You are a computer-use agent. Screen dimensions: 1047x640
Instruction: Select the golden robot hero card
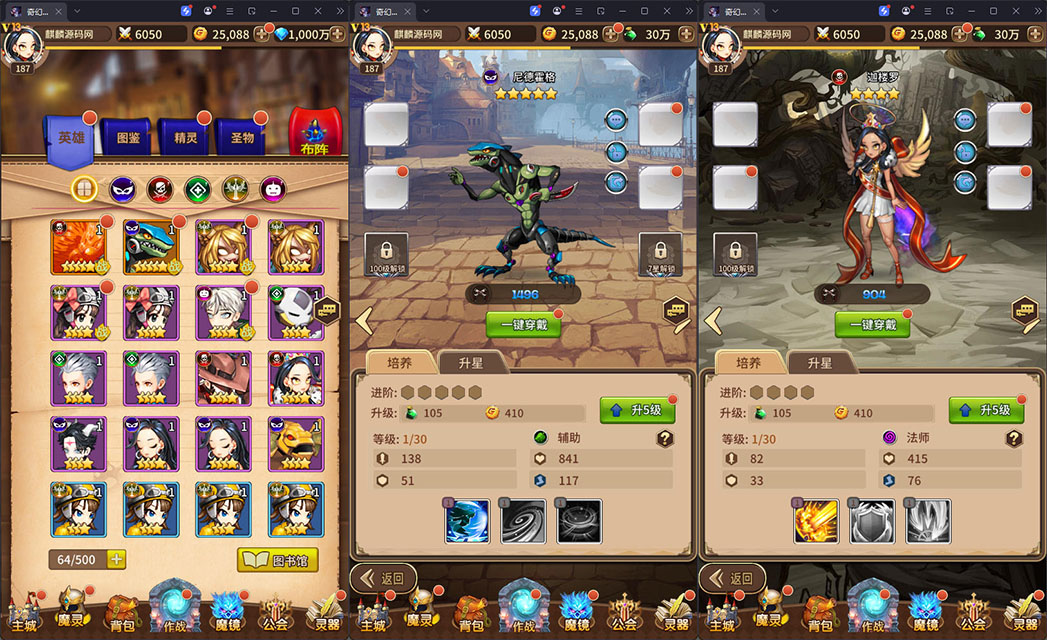(296, 443)
